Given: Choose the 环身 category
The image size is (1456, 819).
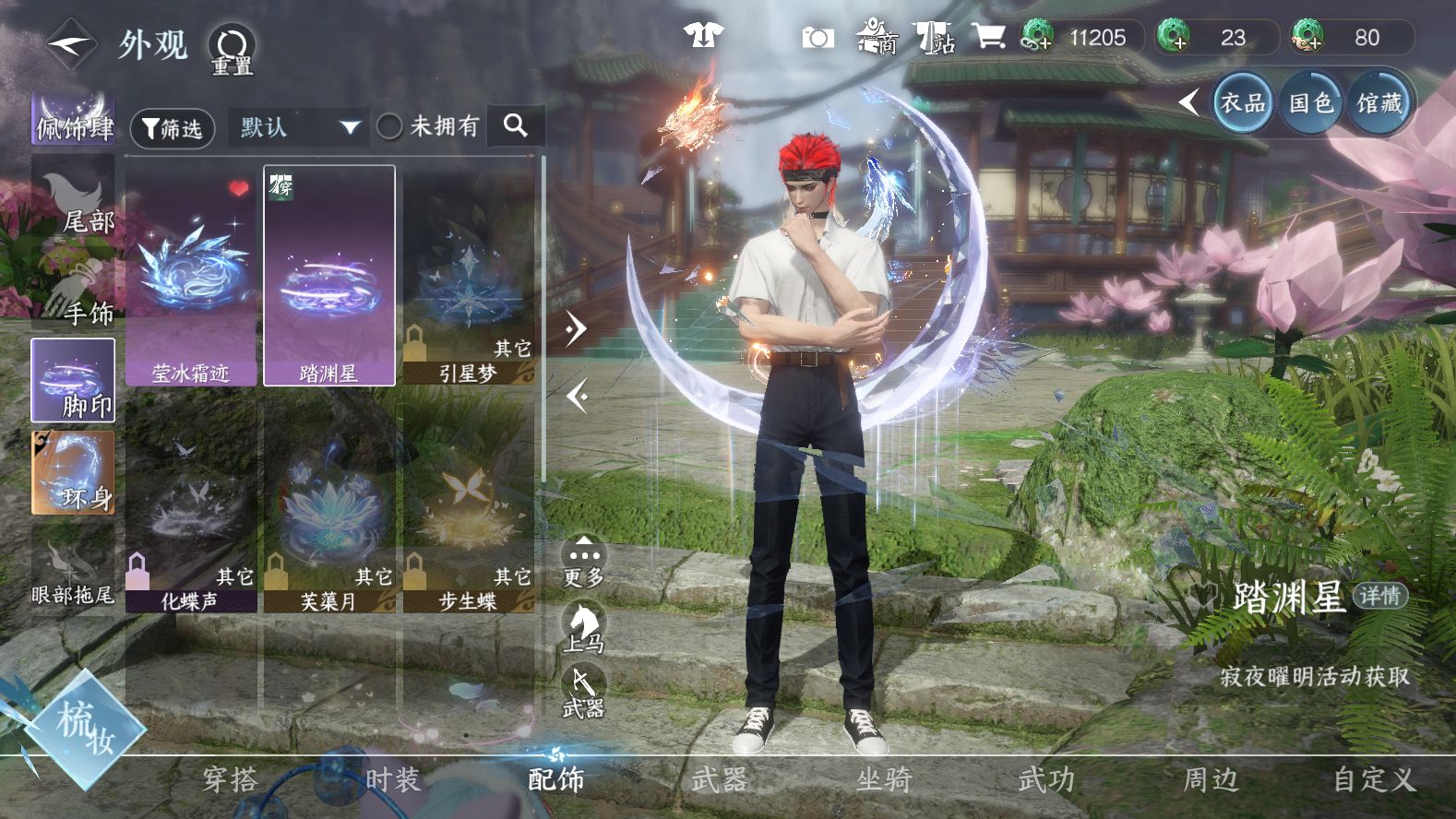Looking at the screenshot, I should (x=74, y=472).
